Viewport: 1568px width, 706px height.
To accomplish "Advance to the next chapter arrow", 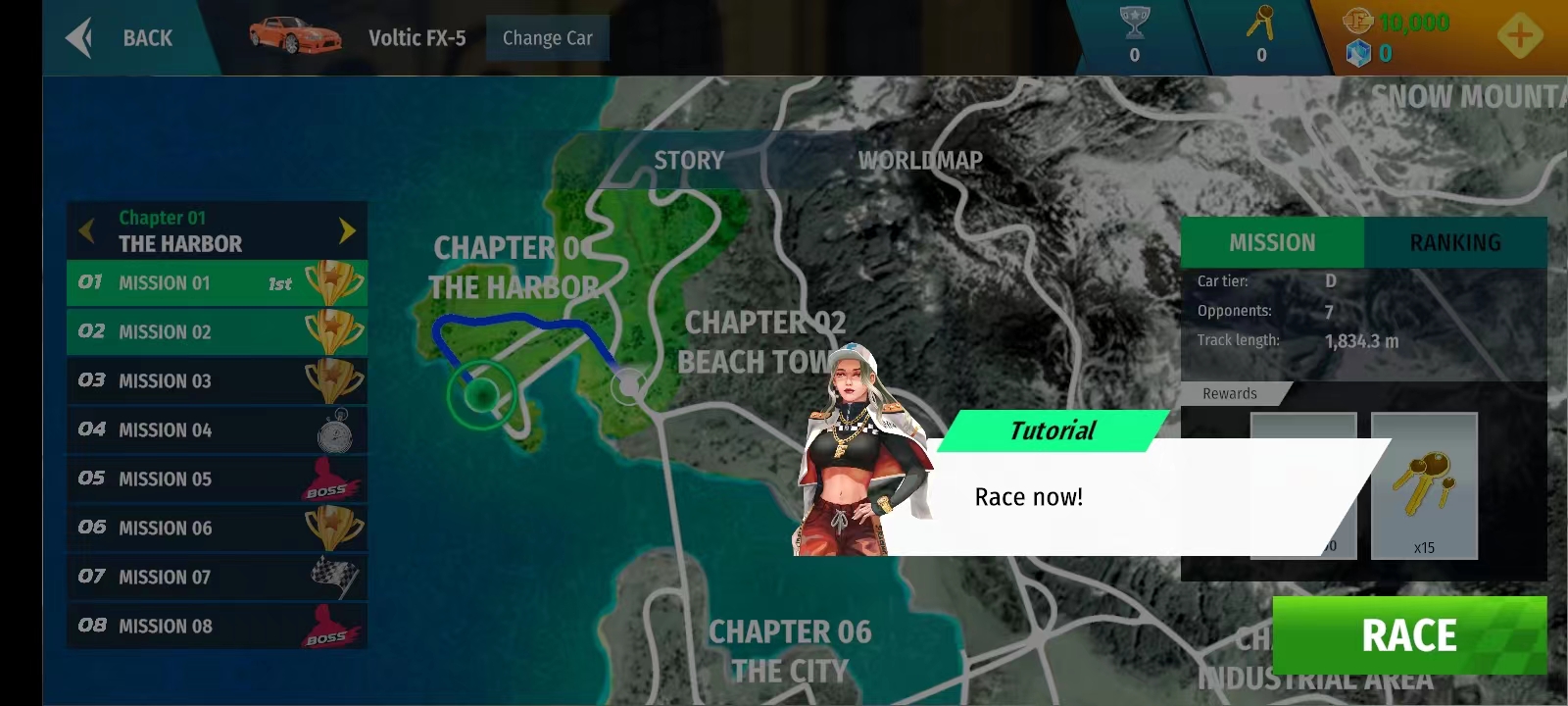I will coord(347,230).
